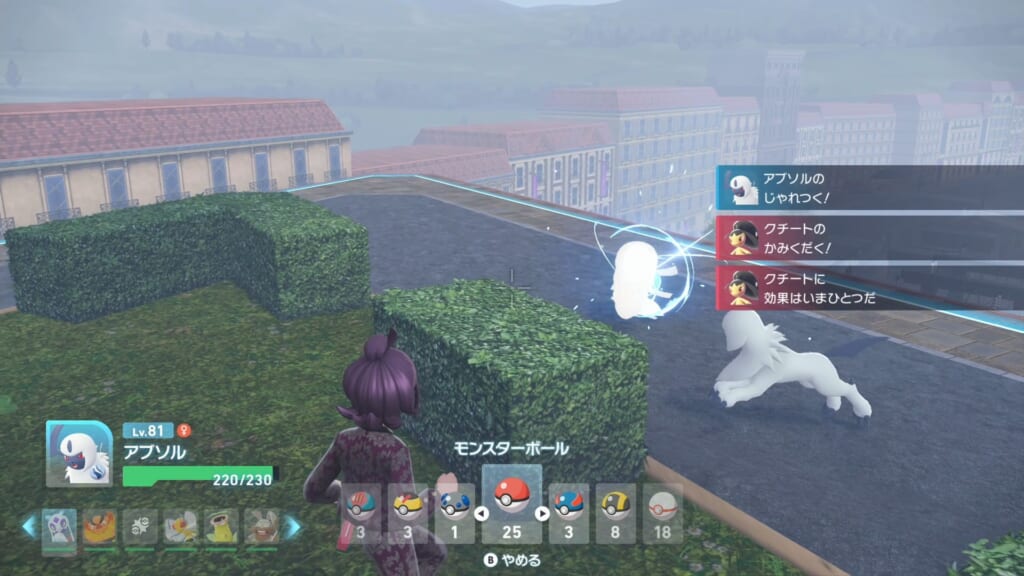The height and width of the screenshot is (576, 1024).
Task: Select the small Absol party slot
Action: (x=59, y=527)
